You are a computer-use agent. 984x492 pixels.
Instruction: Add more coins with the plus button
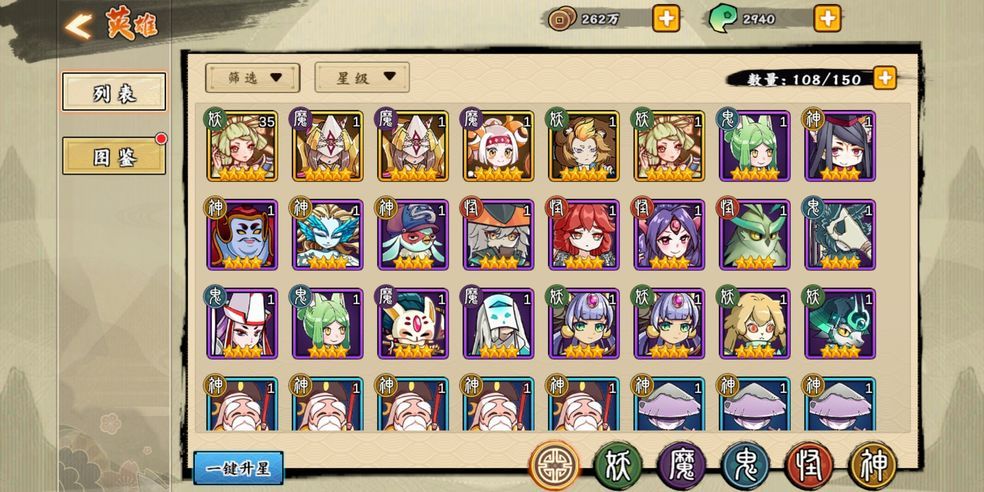coord(666,17)
